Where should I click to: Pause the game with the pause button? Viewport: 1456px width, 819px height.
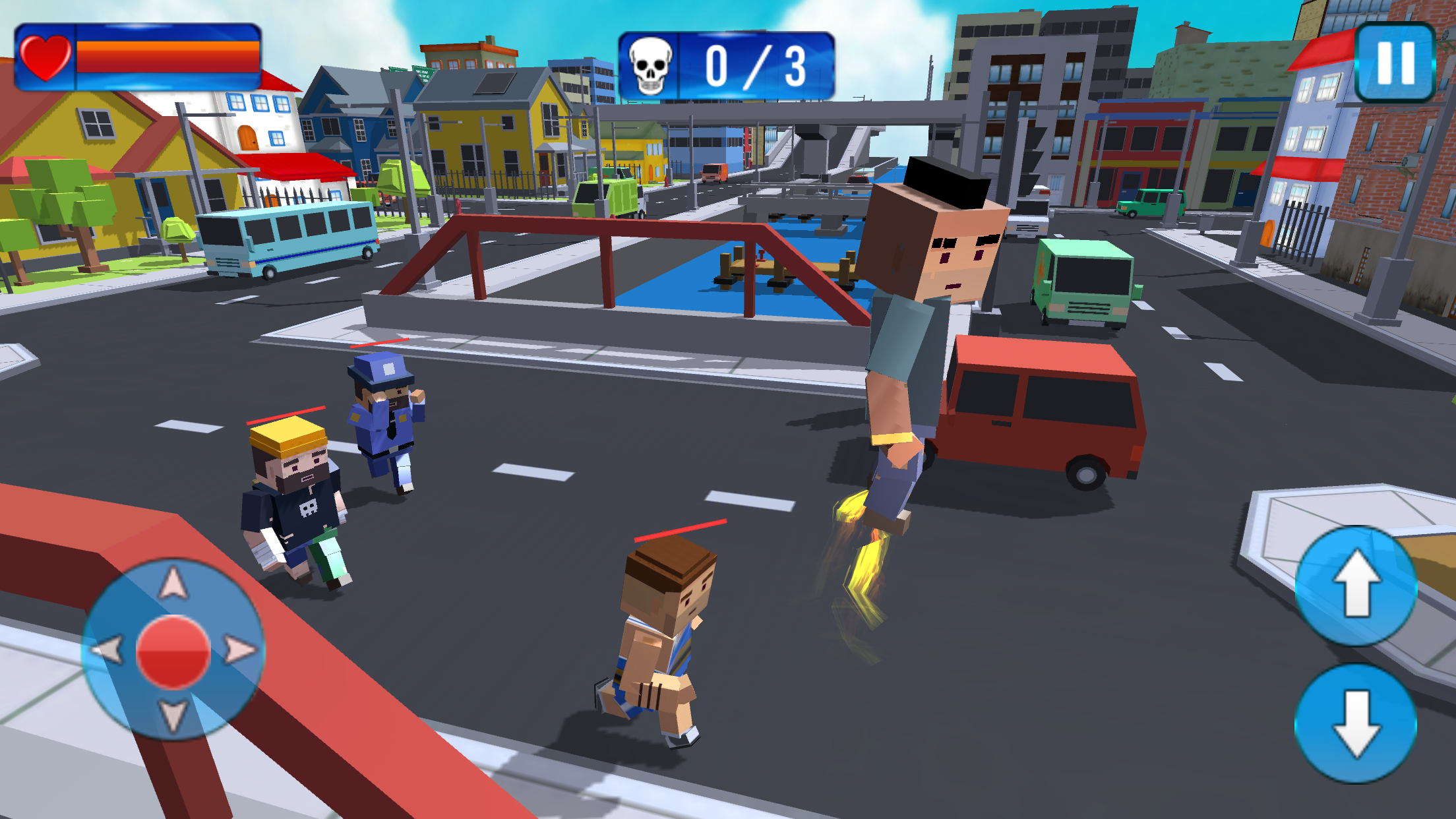1395,63
